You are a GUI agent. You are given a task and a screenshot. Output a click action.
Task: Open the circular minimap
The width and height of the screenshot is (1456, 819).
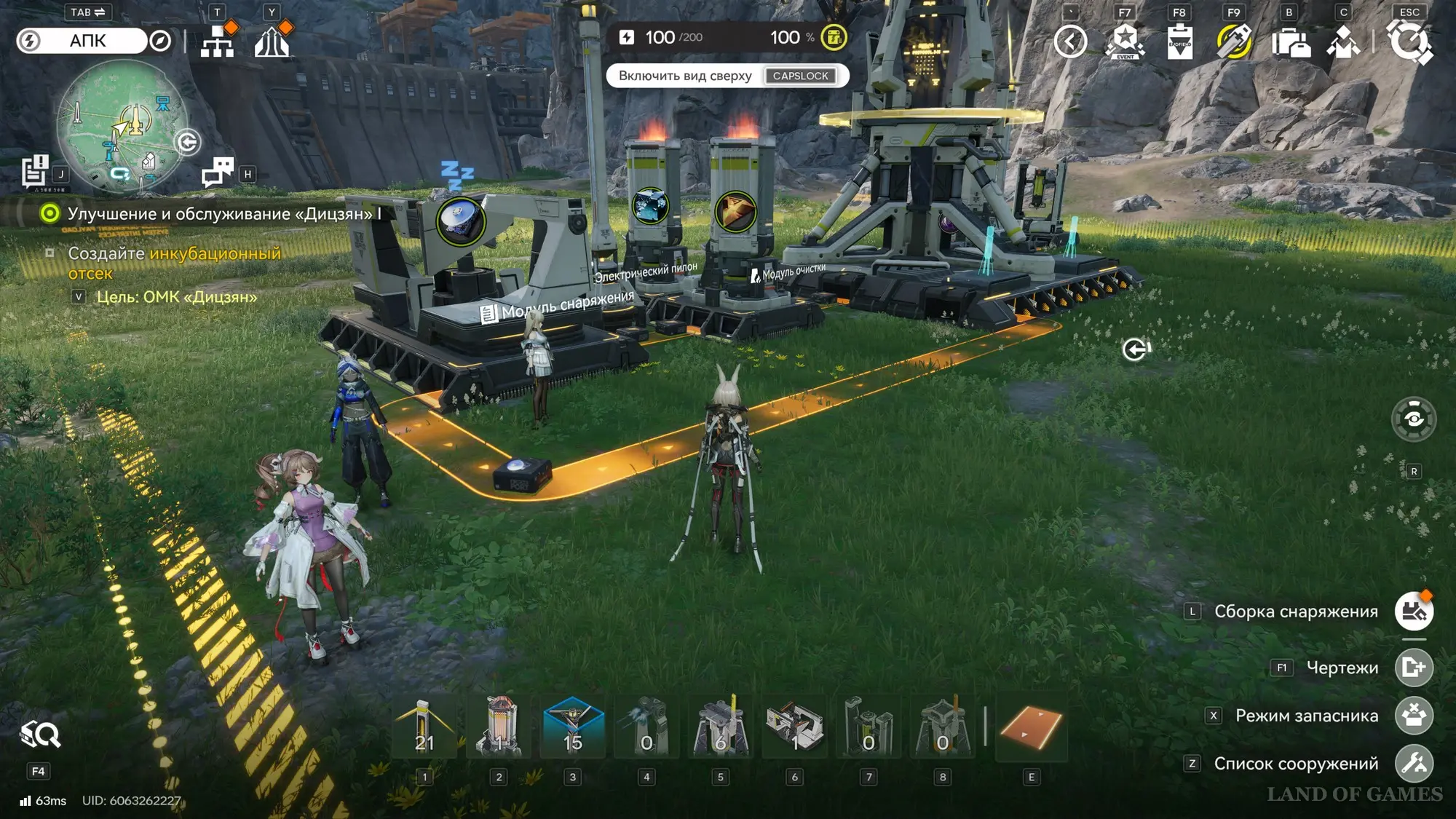pyautogui.click(x=122, y=126)
